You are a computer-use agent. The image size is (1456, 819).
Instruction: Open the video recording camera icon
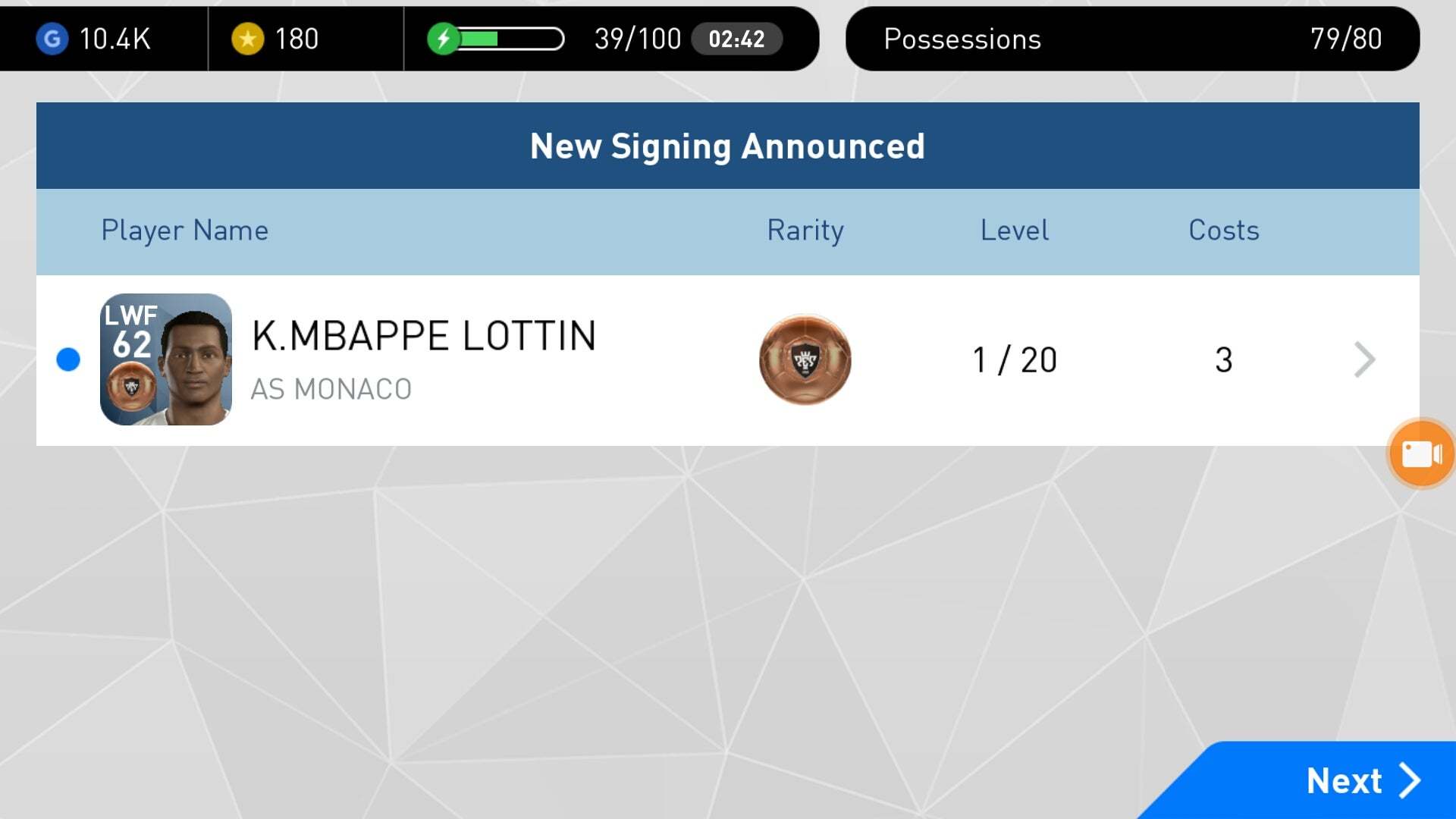[1420, 453]
